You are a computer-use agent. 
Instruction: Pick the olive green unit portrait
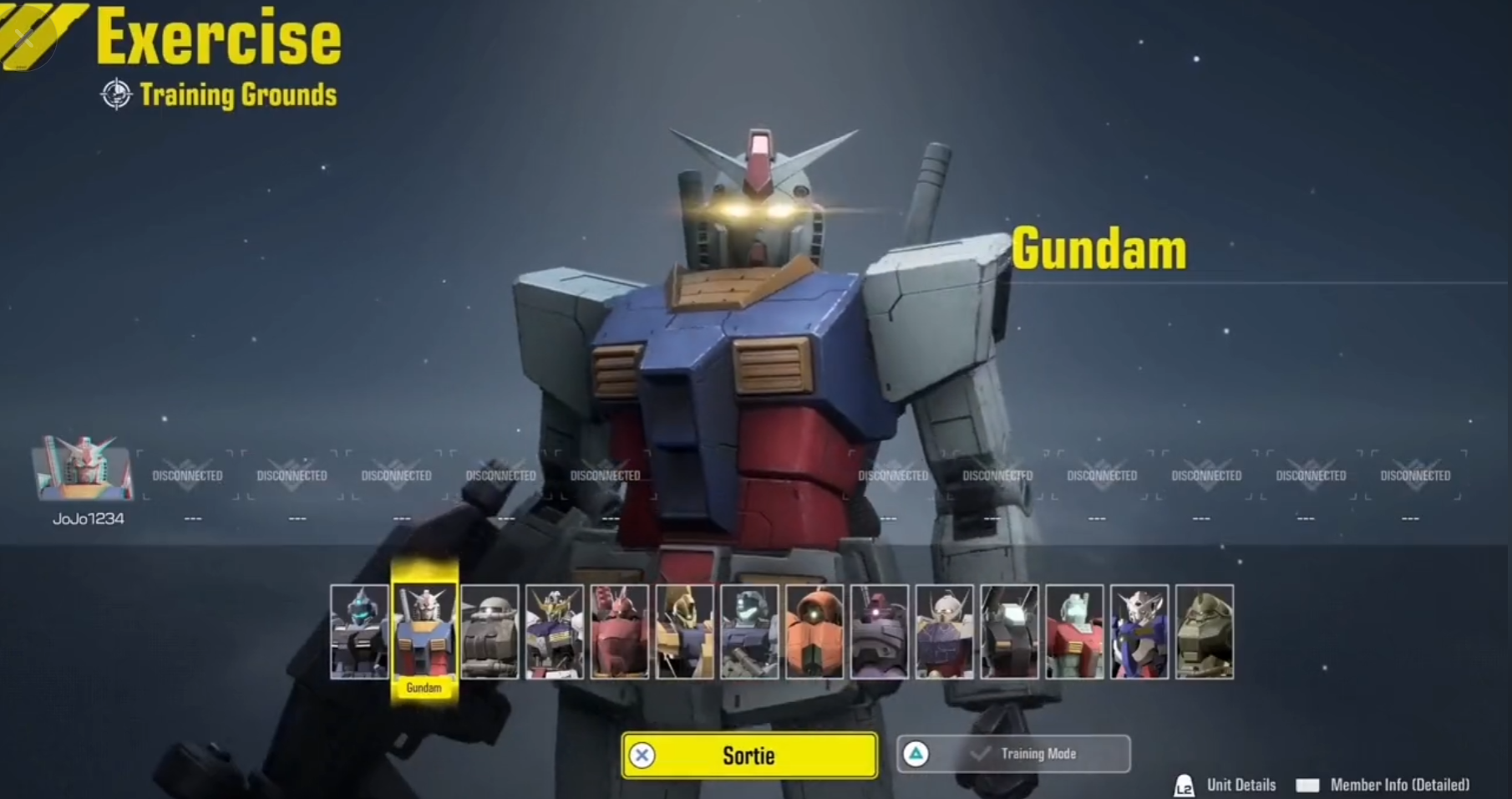coord(1205,631)
